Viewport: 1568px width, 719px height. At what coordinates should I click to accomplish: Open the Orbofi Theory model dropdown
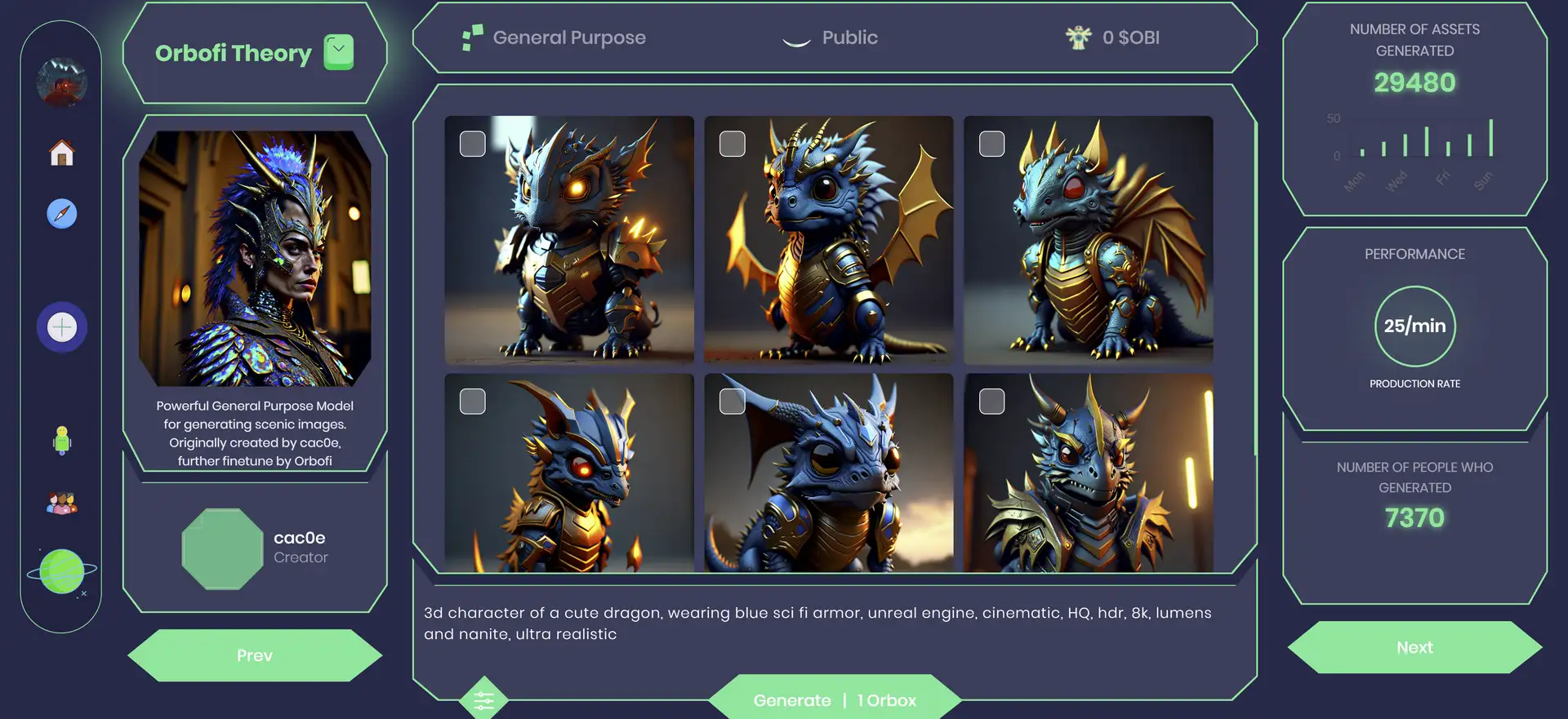(x=338, y=52)
